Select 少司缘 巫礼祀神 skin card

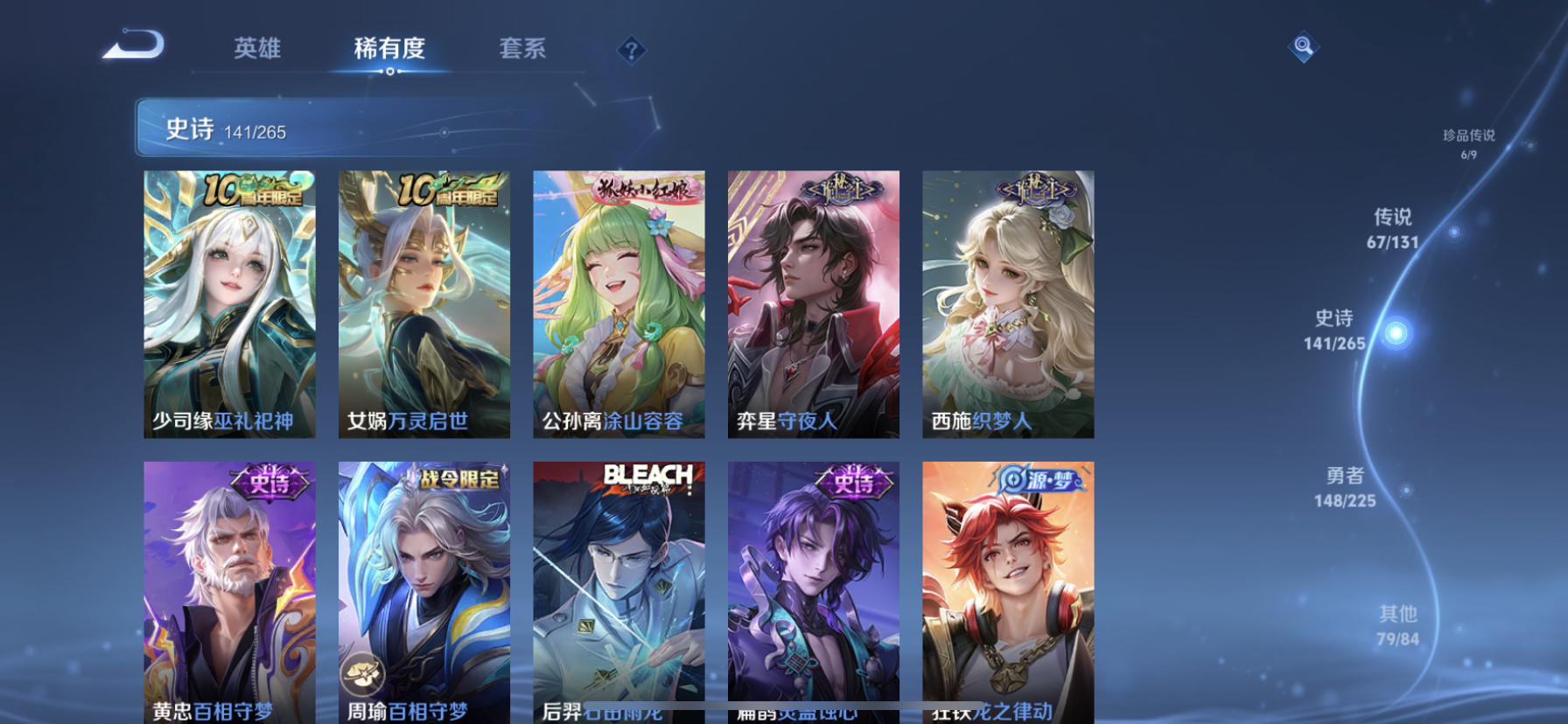click(x=229, y=303)
